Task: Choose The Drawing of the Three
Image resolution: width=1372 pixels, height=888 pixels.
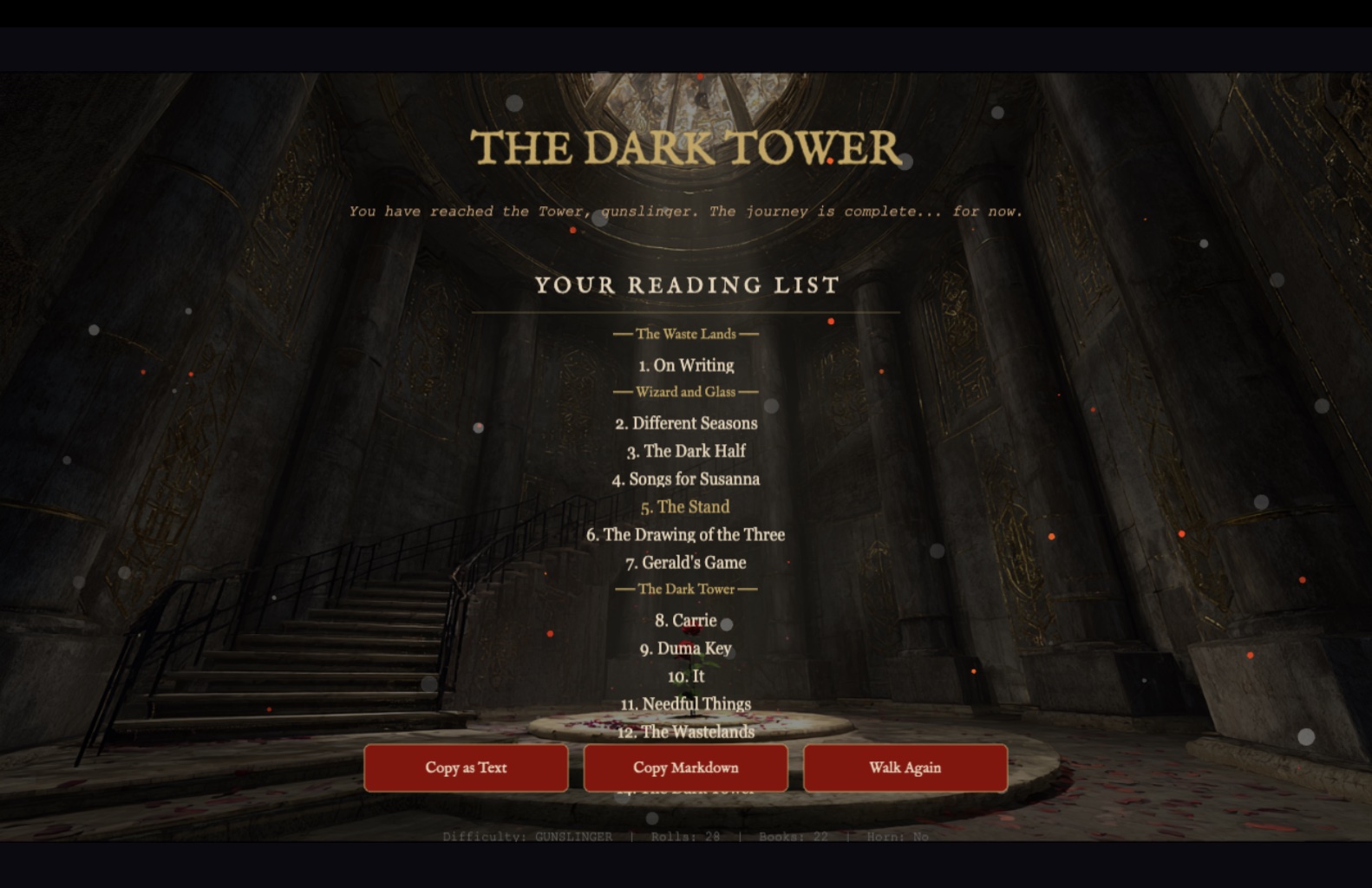Action: 685,534
